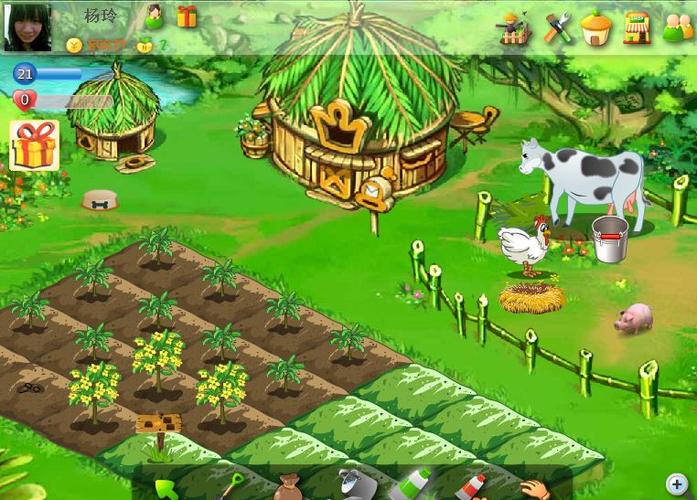This screenshot has height=500, width=697.
Task: Select the harvest hand tool
Action: pyautogui.click(x=534, y=488)
